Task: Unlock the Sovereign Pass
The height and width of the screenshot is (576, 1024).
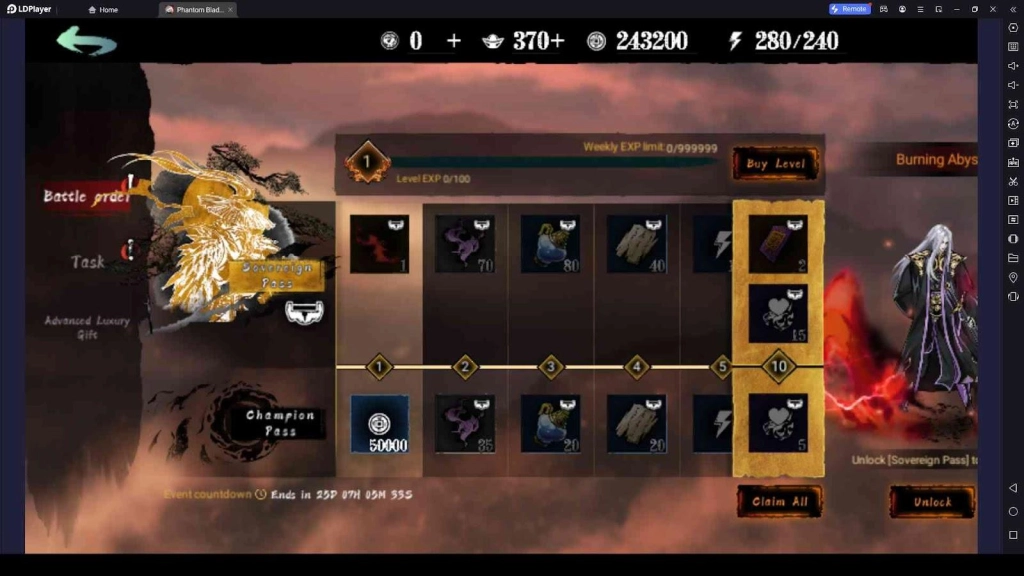Action: click(931, 501)
